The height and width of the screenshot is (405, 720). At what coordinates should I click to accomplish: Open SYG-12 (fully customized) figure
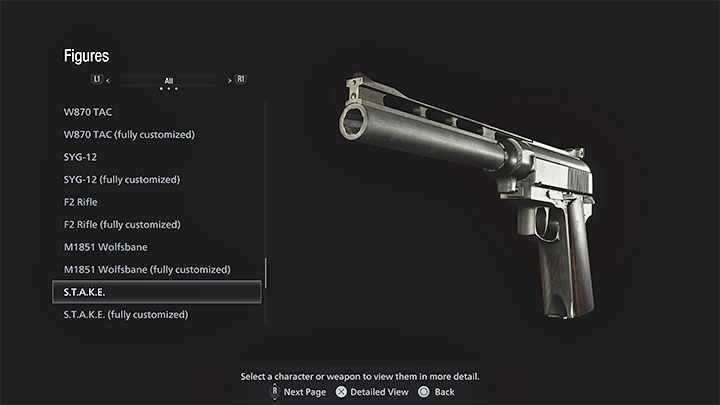pyautogui.click(x=121, y=179)
